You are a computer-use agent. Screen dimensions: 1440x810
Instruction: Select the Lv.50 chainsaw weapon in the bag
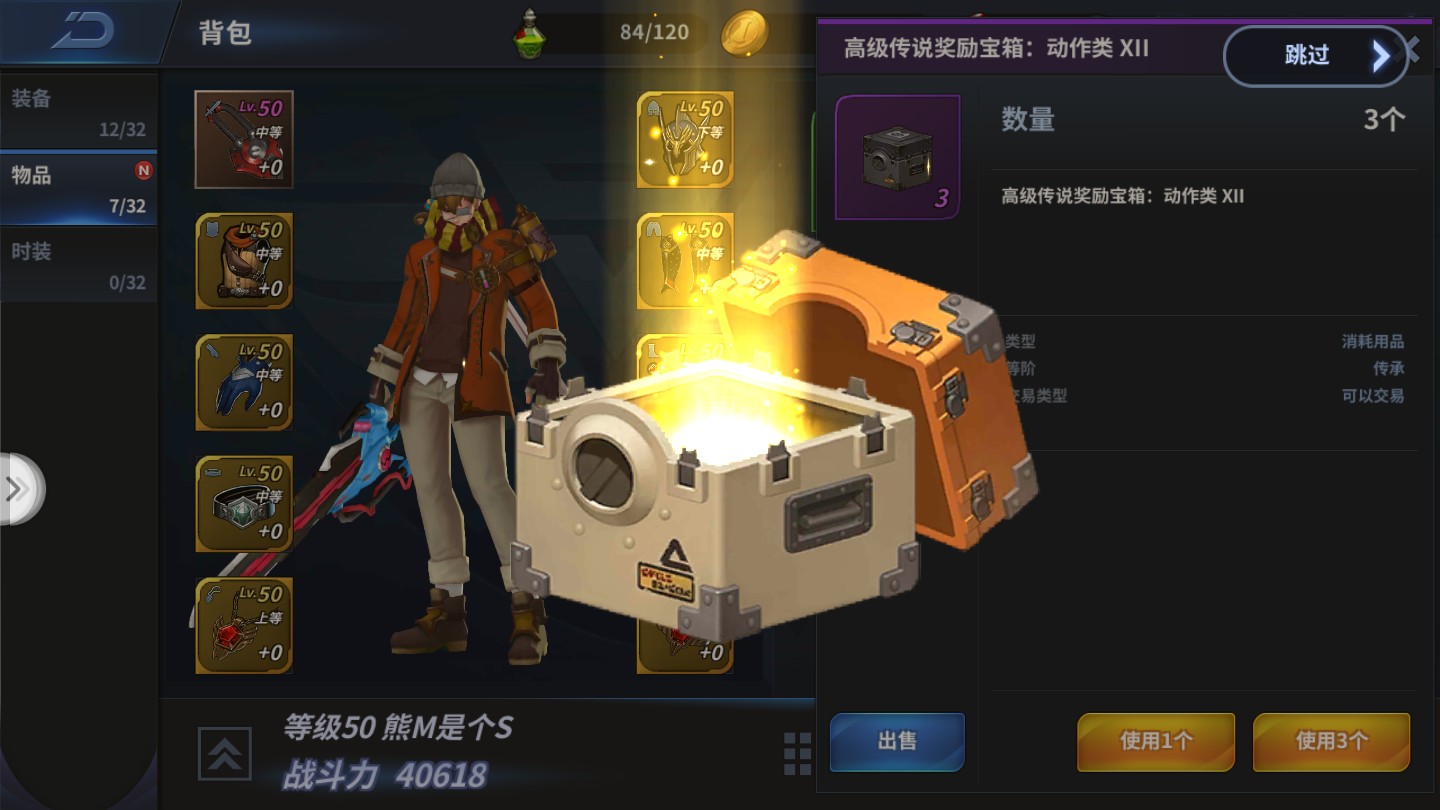click(x=243, y=138)
